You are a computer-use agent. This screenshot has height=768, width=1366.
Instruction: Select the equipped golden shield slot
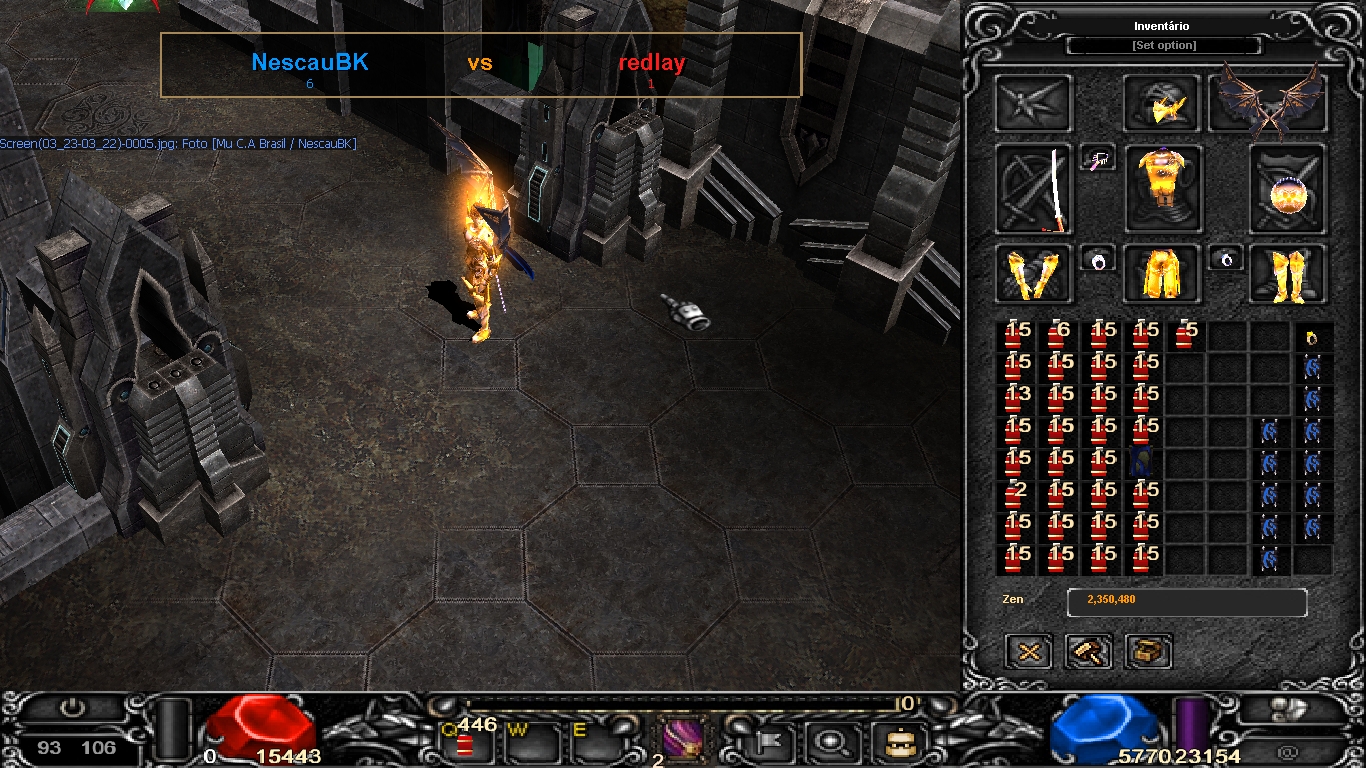tap(1288, 190)
